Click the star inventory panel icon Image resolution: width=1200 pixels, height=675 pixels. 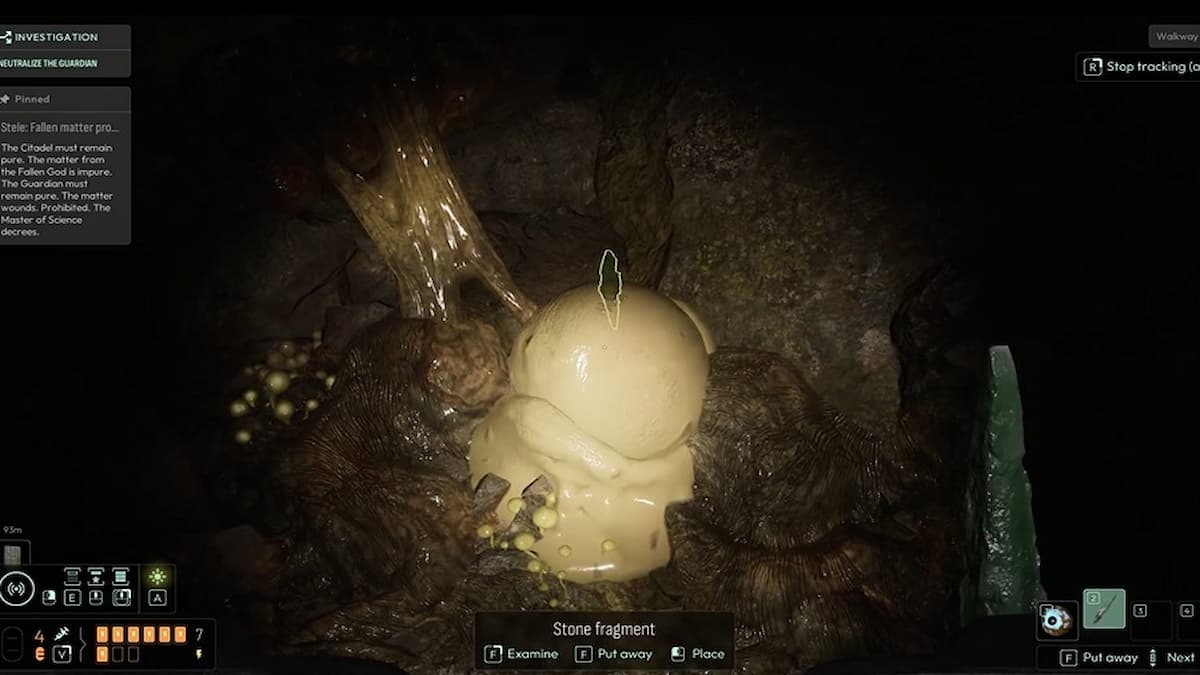(x=95, y=576)
